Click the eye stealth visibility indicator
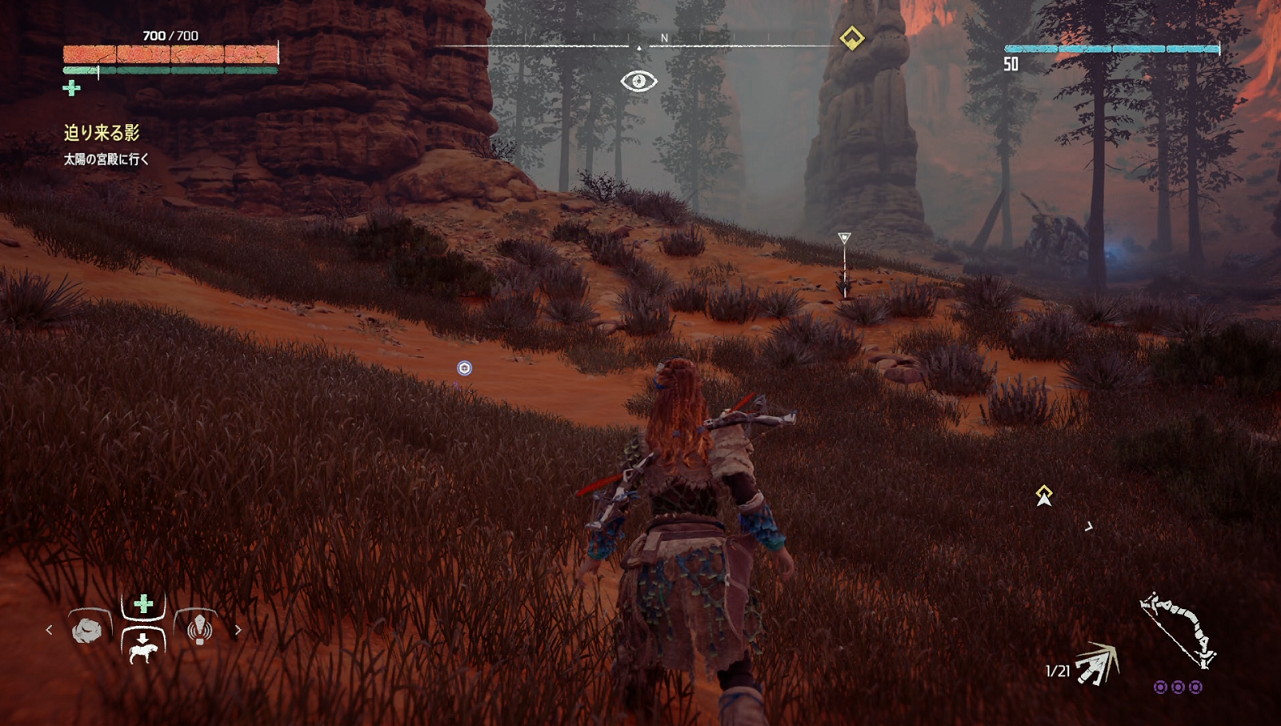 (x=639, y=81)
